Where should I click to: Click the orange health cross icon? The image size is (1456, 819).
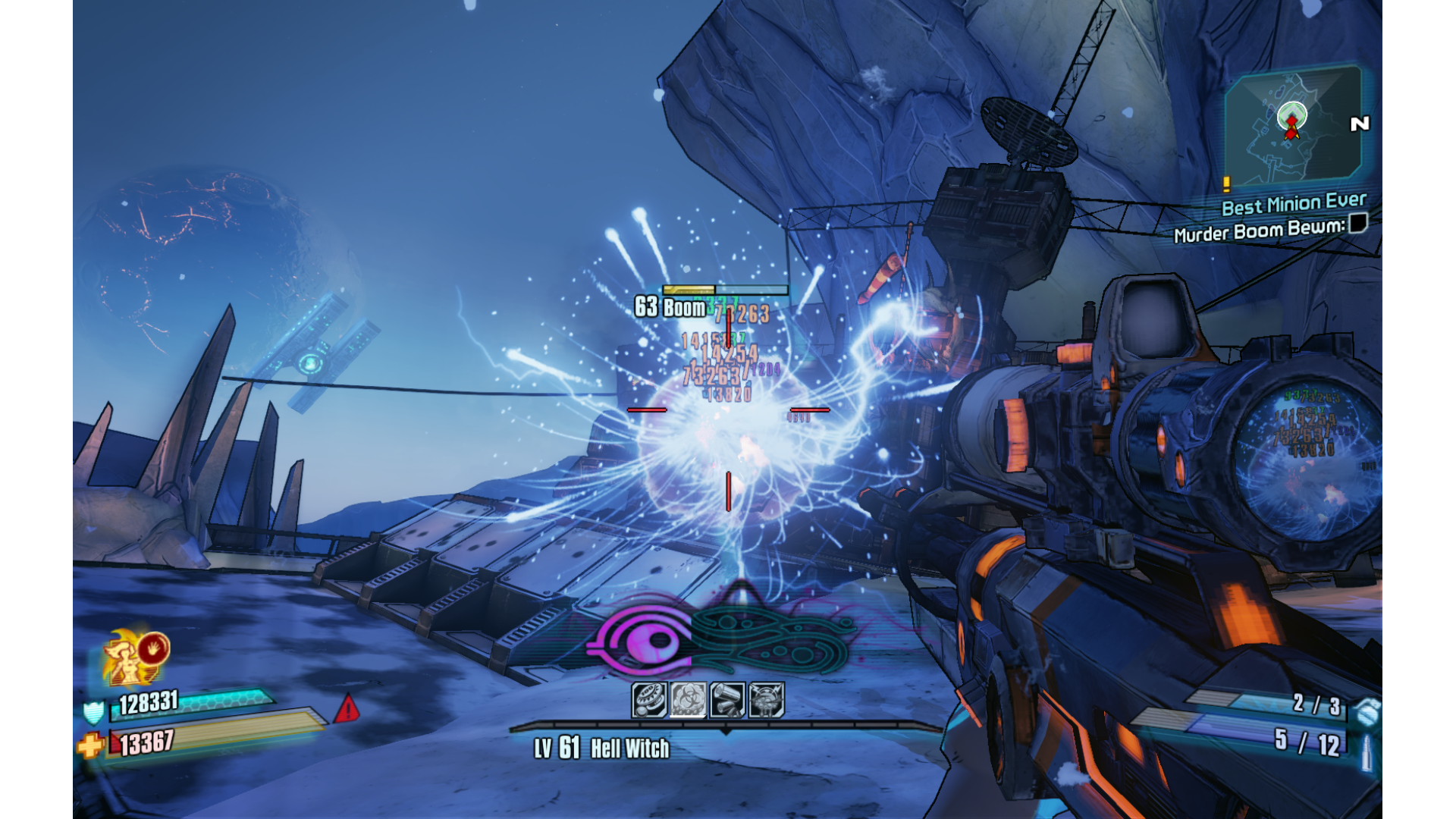click(x=90, y=745)
